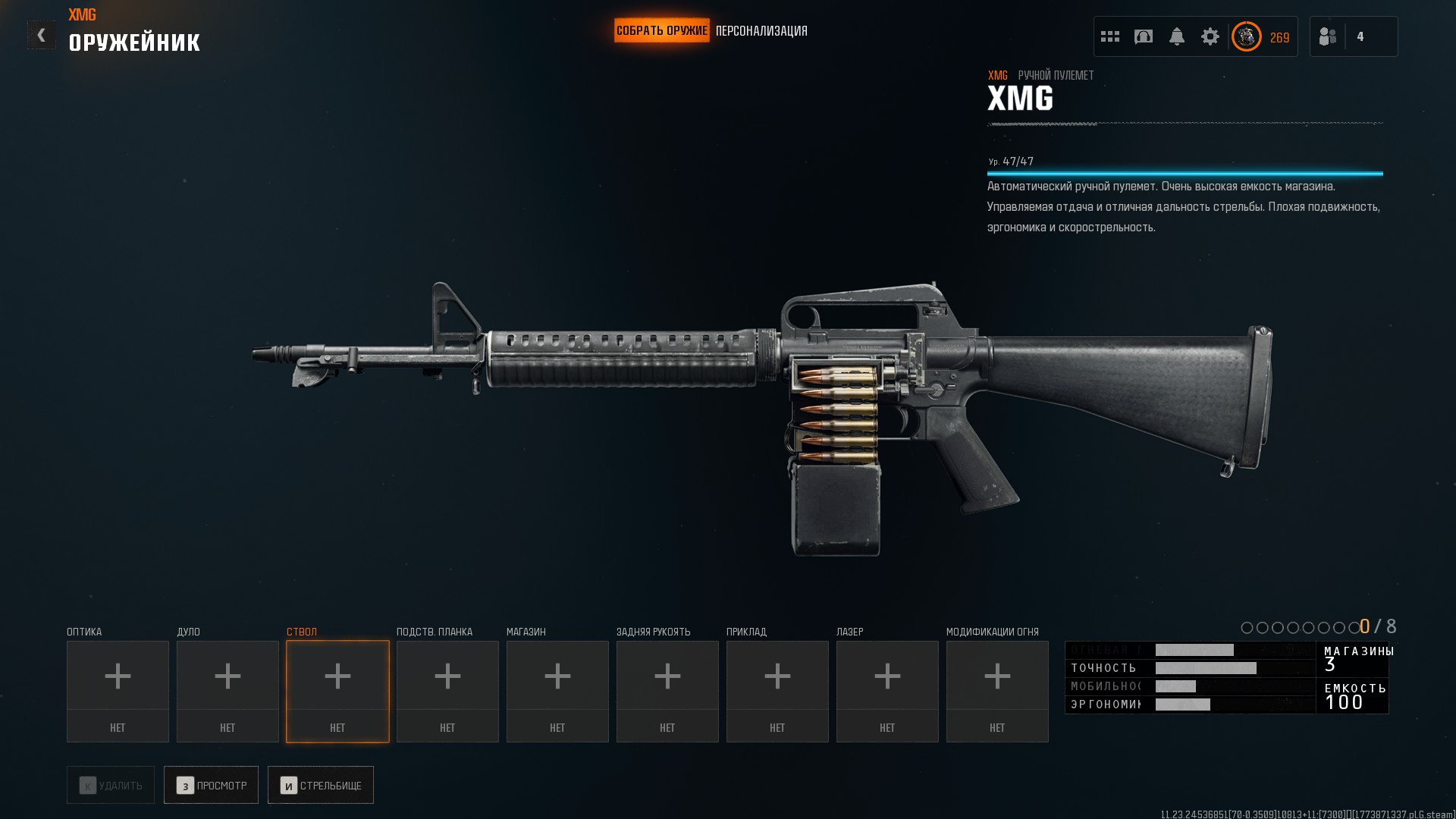Switch to the Собрать оружие tab

[661, 31]
